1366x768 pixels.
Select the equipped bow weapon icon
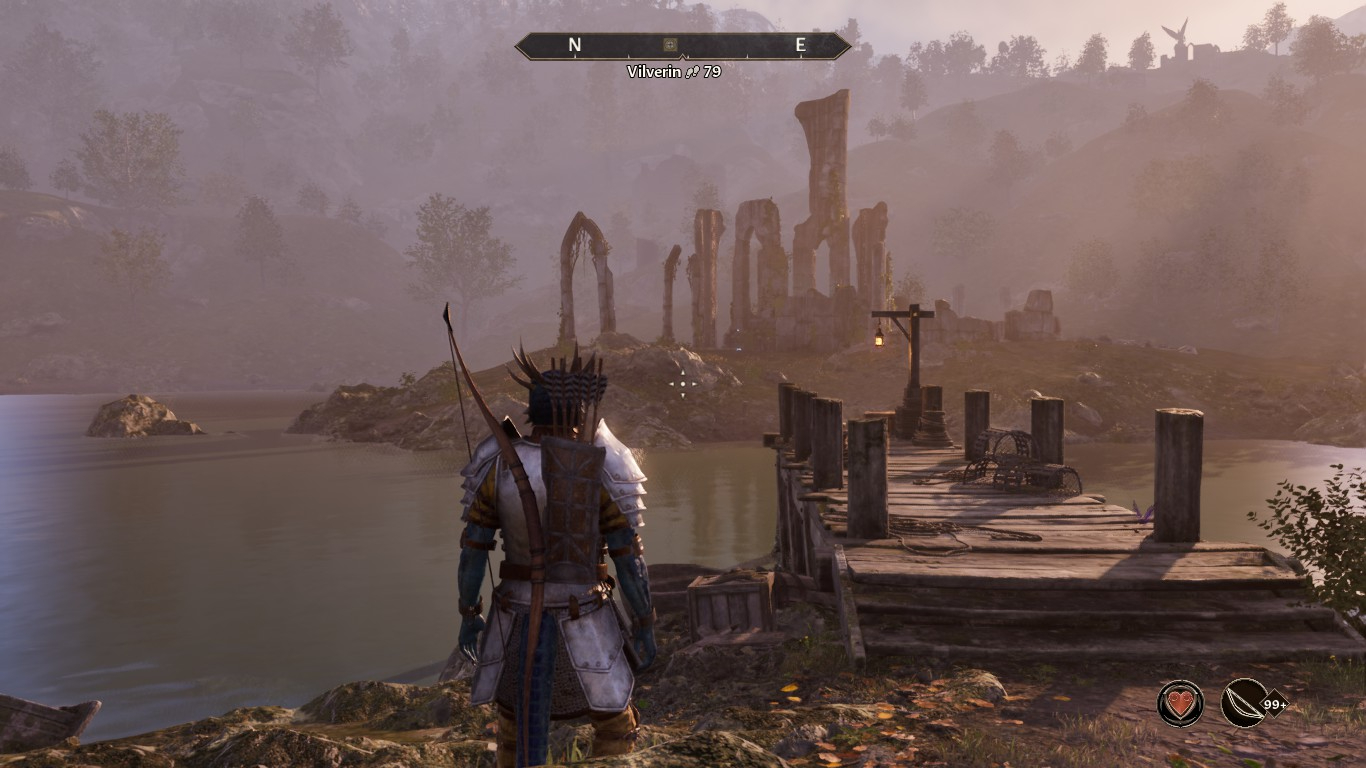point(1244,702)
